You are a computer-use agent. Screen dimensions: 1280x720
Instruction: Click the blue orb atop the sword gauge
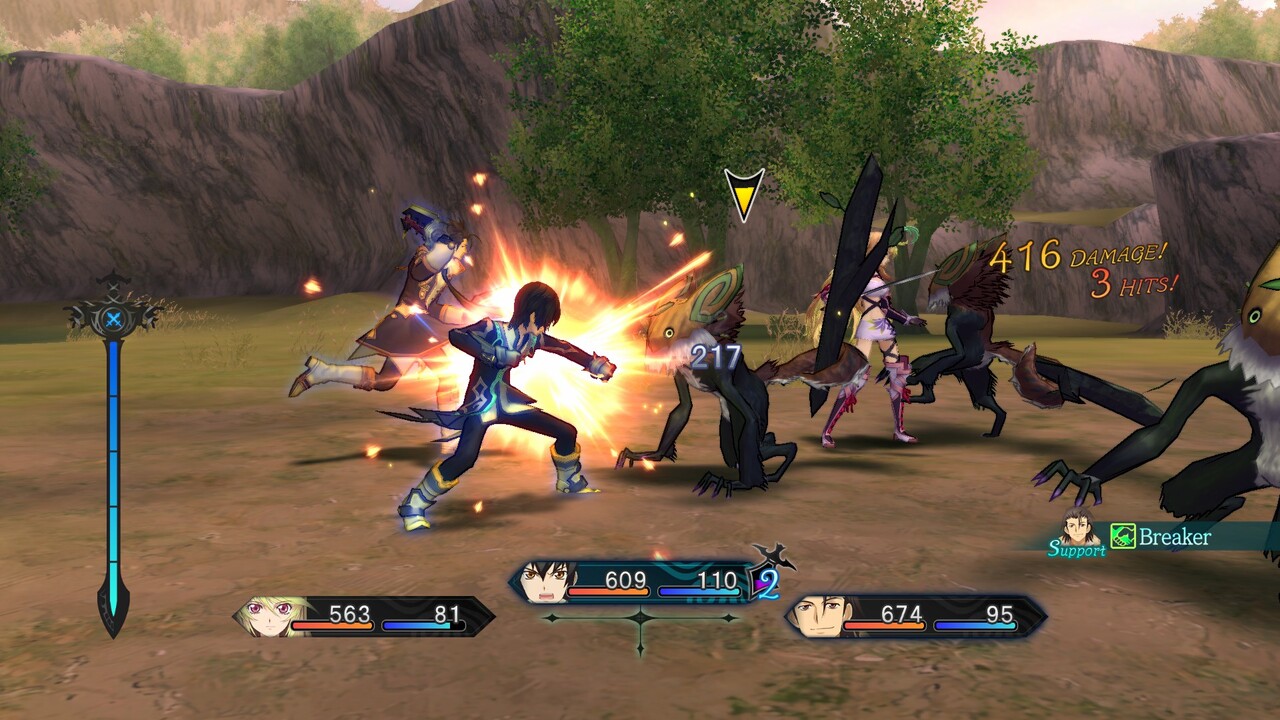[x=113, y=319]
